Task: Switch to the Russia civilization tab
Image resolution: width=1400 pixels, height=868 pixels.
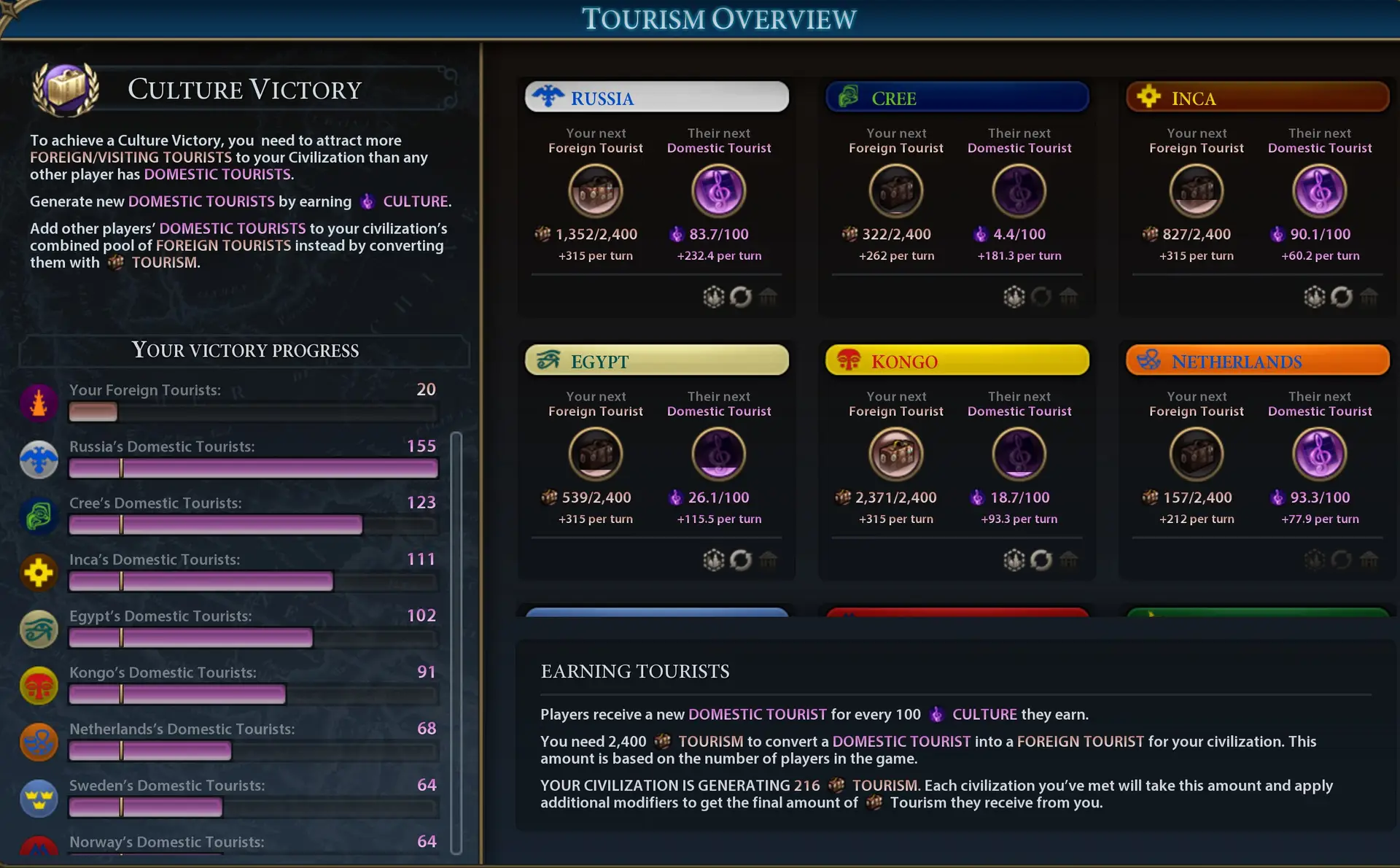Action: tap(656, 96)
